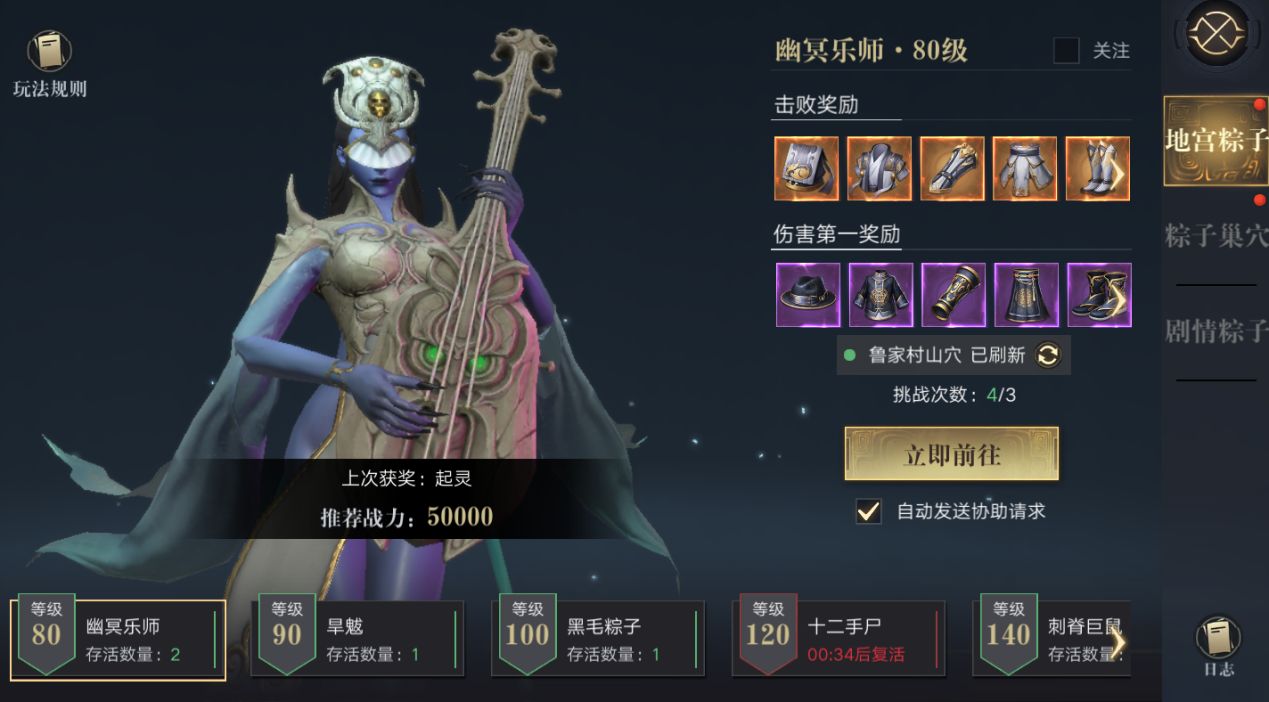Close the panel with the crossed-swords emblem
1269x702 pixels.
(x=1217, y=34)
